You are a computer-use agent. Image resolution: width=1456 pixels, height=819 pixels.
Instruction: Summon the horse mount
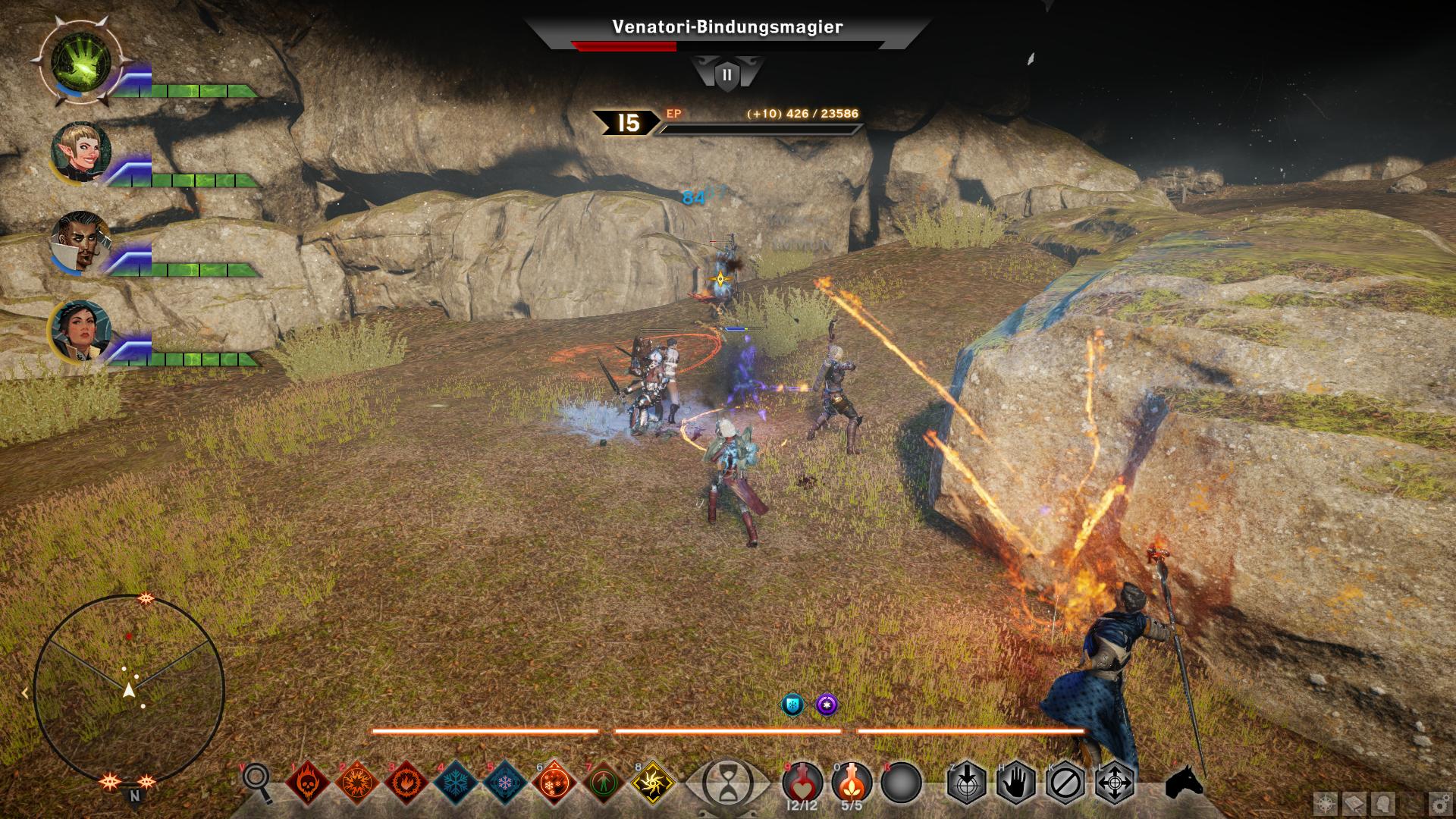tap(1184, 782)
